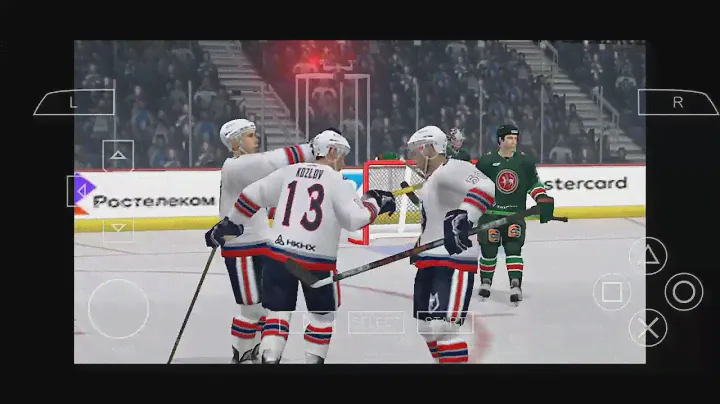The image size is (720, 404).
Task: Tap the SELECT overlay button
Action: (376, 322)
